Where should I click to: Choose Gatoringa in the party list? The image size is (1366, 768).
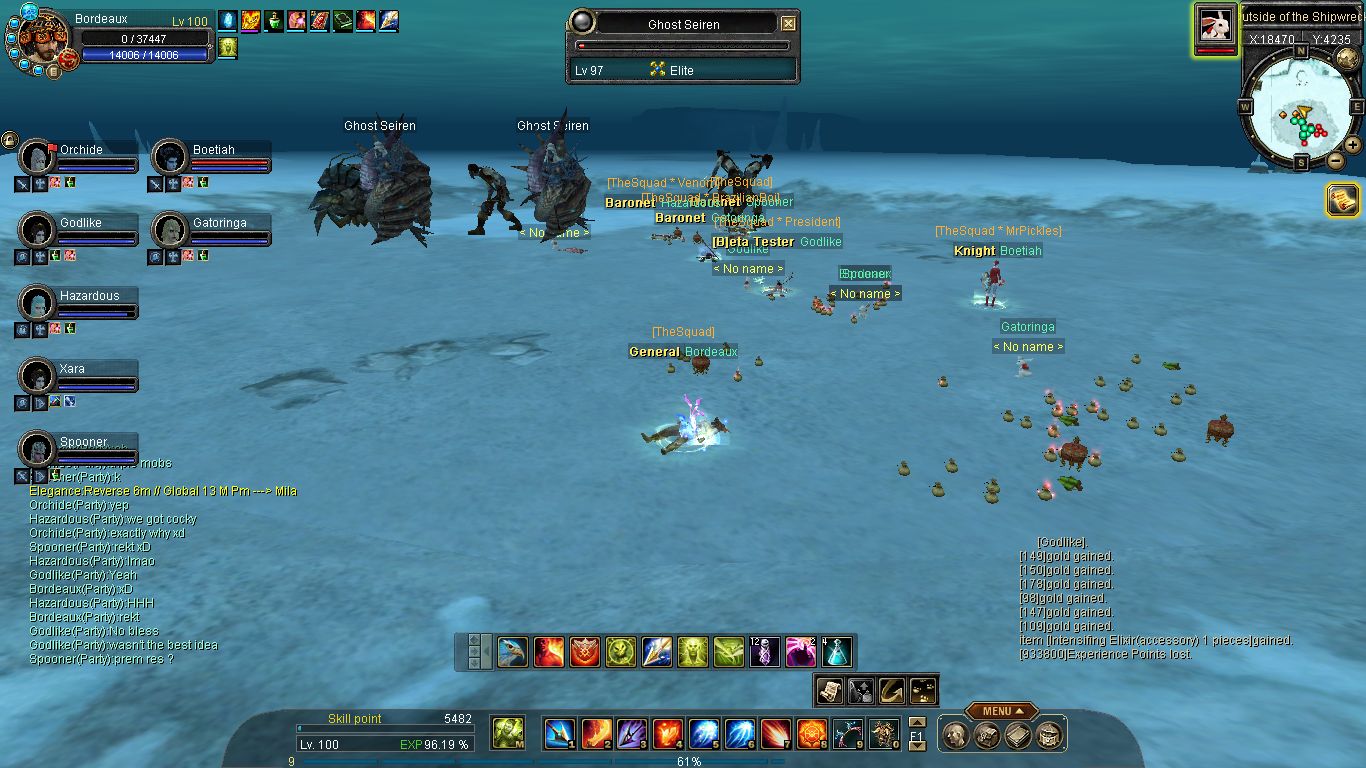(170, 230)
